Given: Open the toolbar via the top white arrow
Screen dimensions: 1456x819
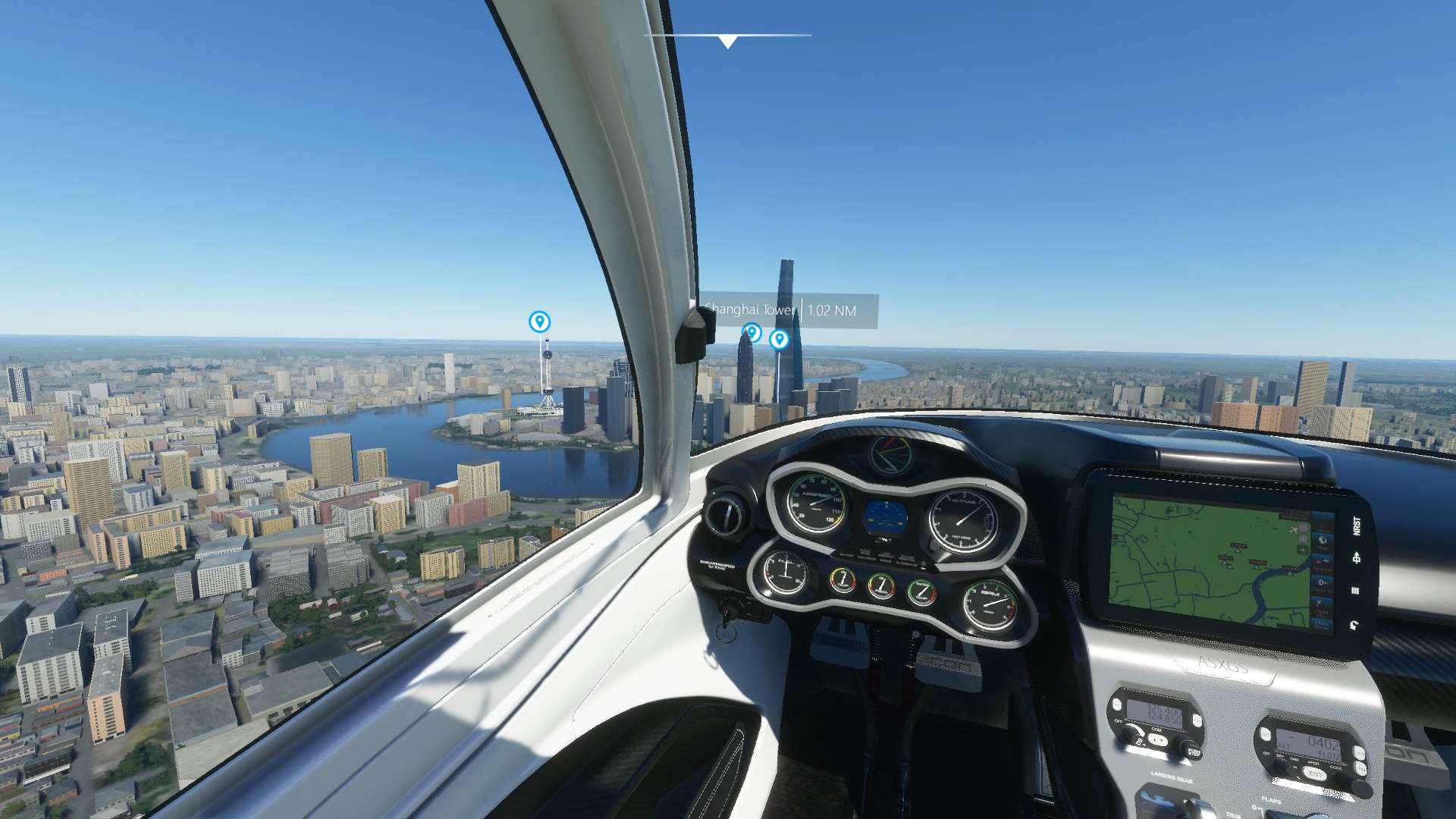Looking at the screenshot, I should 727,42.
